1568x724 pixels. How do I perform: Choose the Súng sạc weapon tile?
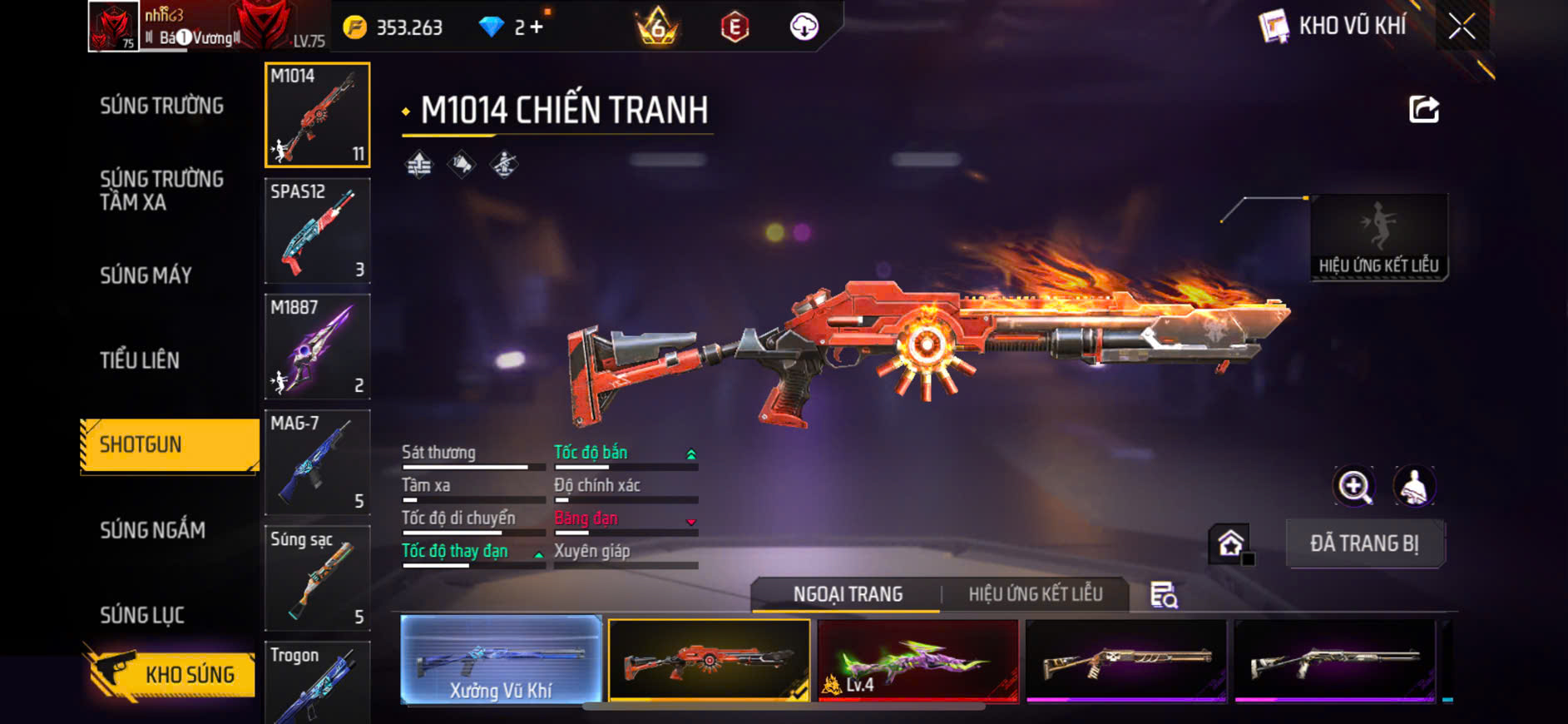pos(317,578)
